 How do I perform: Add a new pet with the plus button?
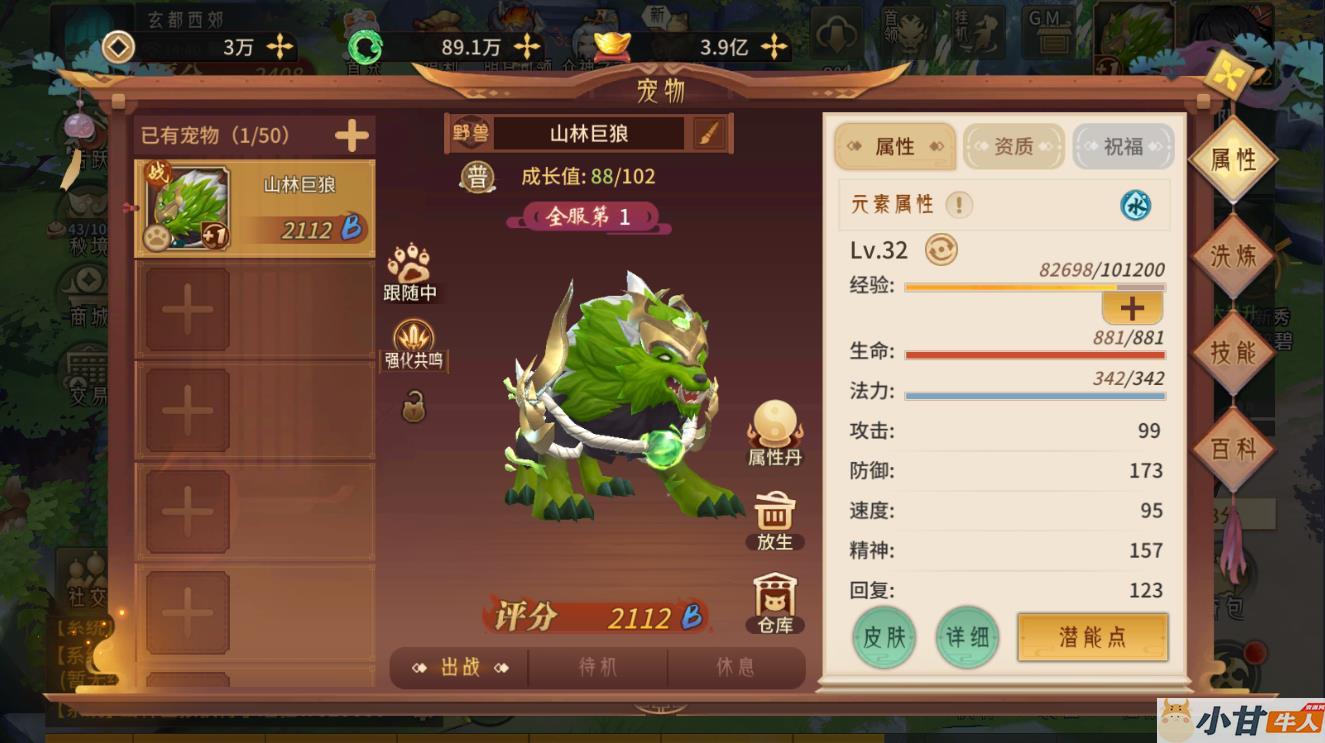coord(351,135)
